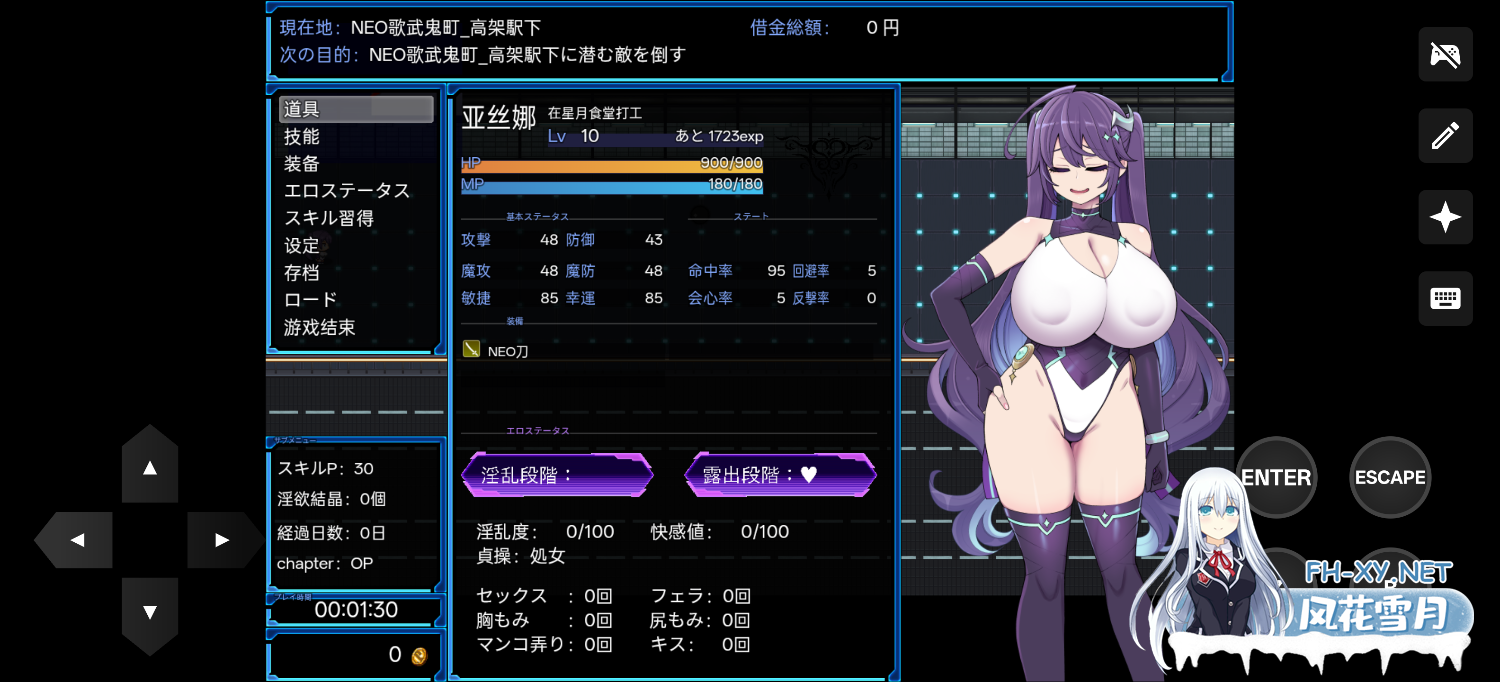Tap the ESCAPE overlay button
1500x682 pixels.
click(x=1390, y=477)
